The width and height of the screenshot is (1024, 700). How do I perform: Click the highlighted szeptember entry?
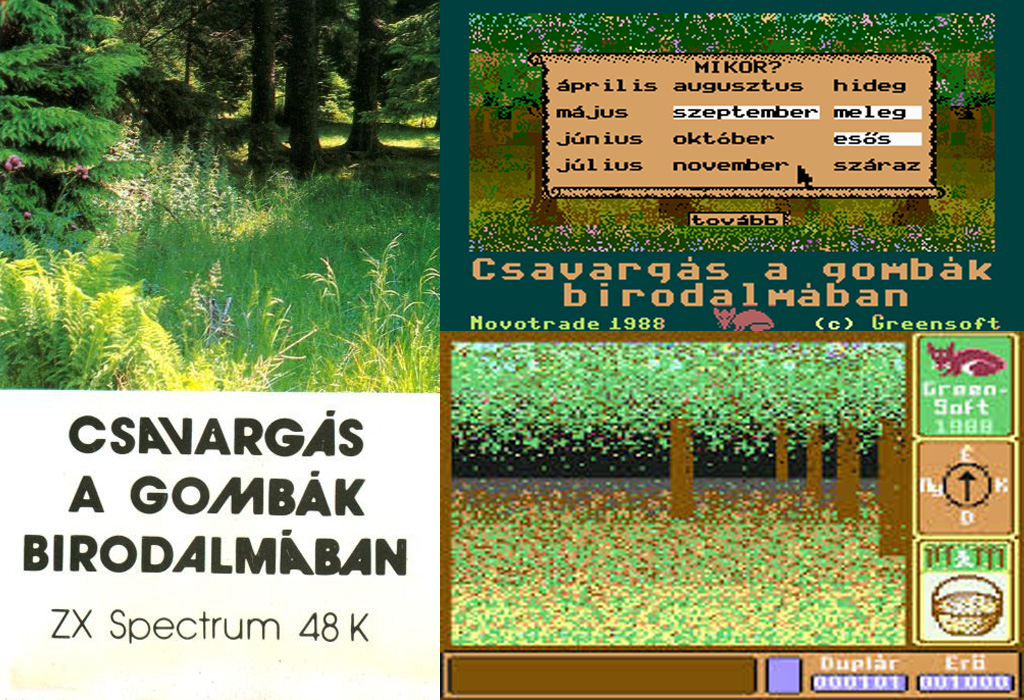pyautogui.click(x=745, y=113)
